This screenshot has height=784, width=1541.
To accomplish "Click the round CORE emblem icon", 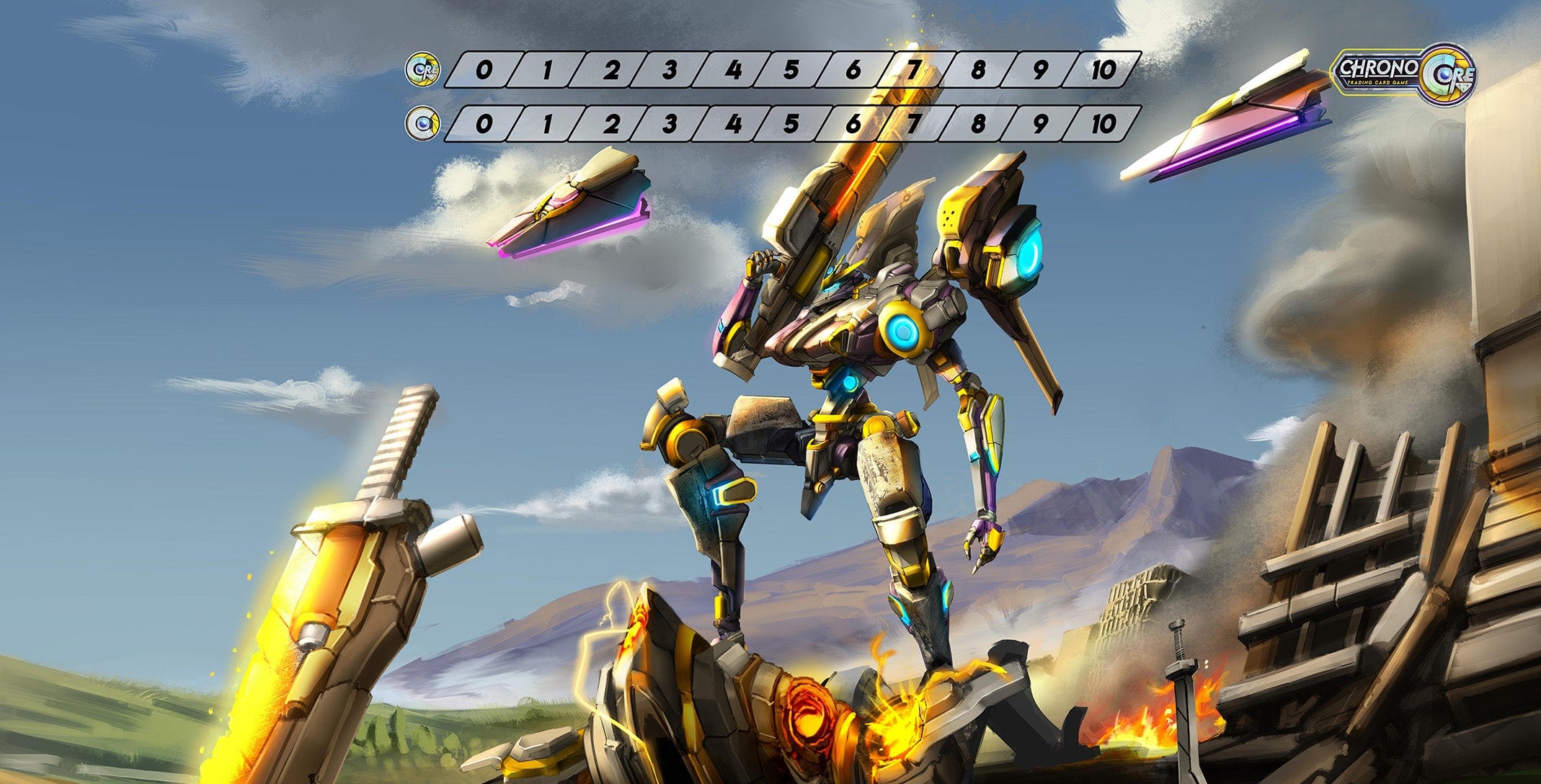I will coord(420,70).
